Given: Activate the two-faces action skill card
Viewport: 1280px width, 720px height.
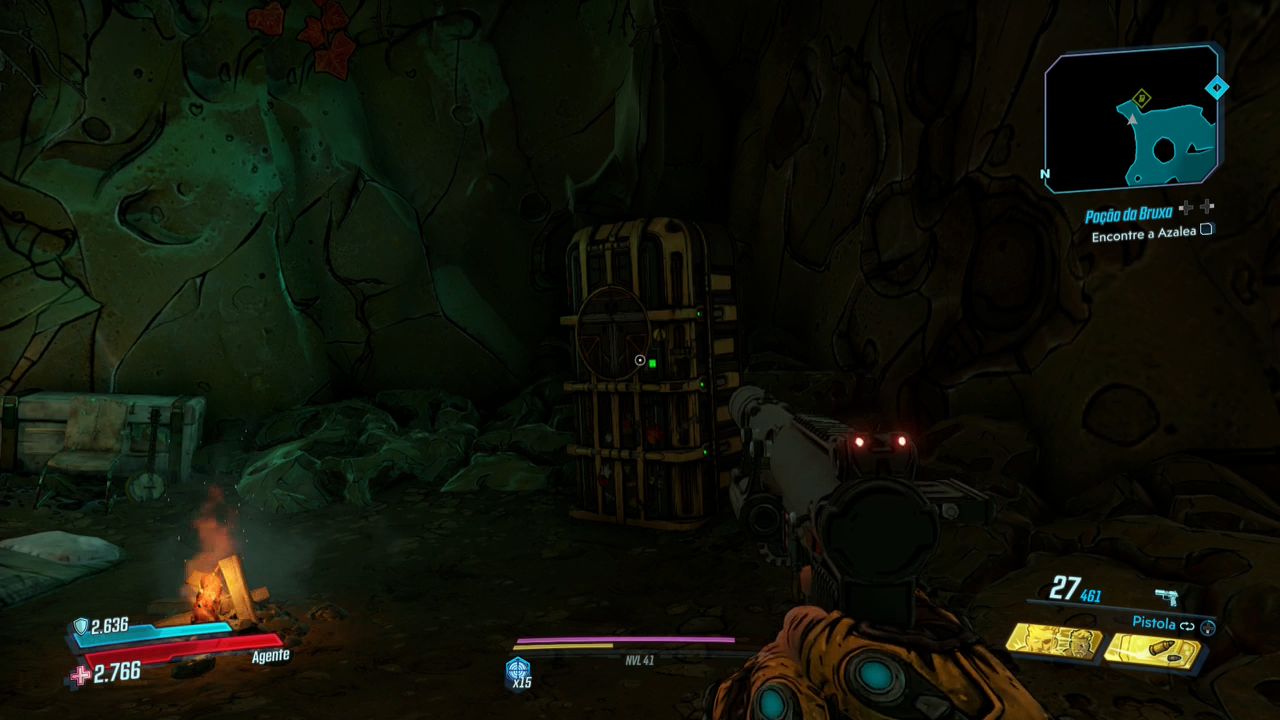Looking at the screenshot, I should pos(1052,641).
